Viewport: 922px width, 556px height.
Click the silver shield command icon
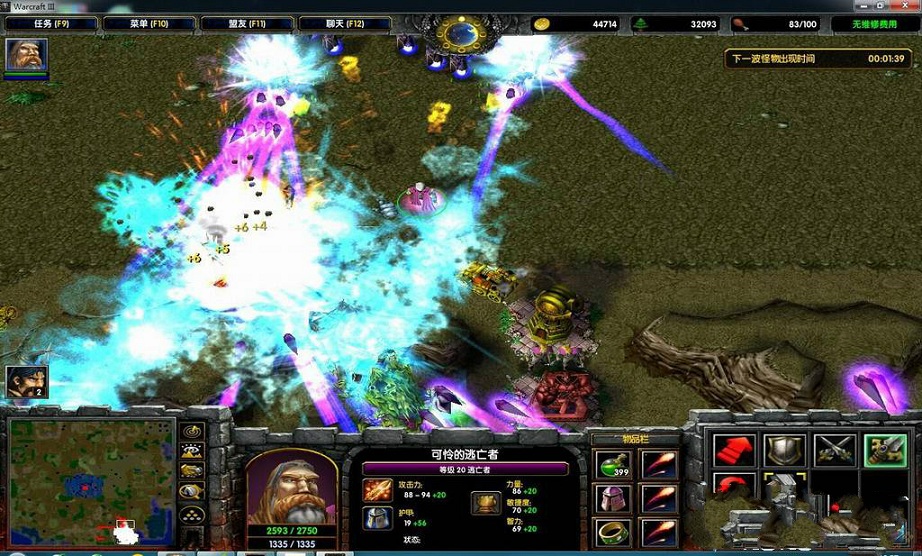coord(784,450)
